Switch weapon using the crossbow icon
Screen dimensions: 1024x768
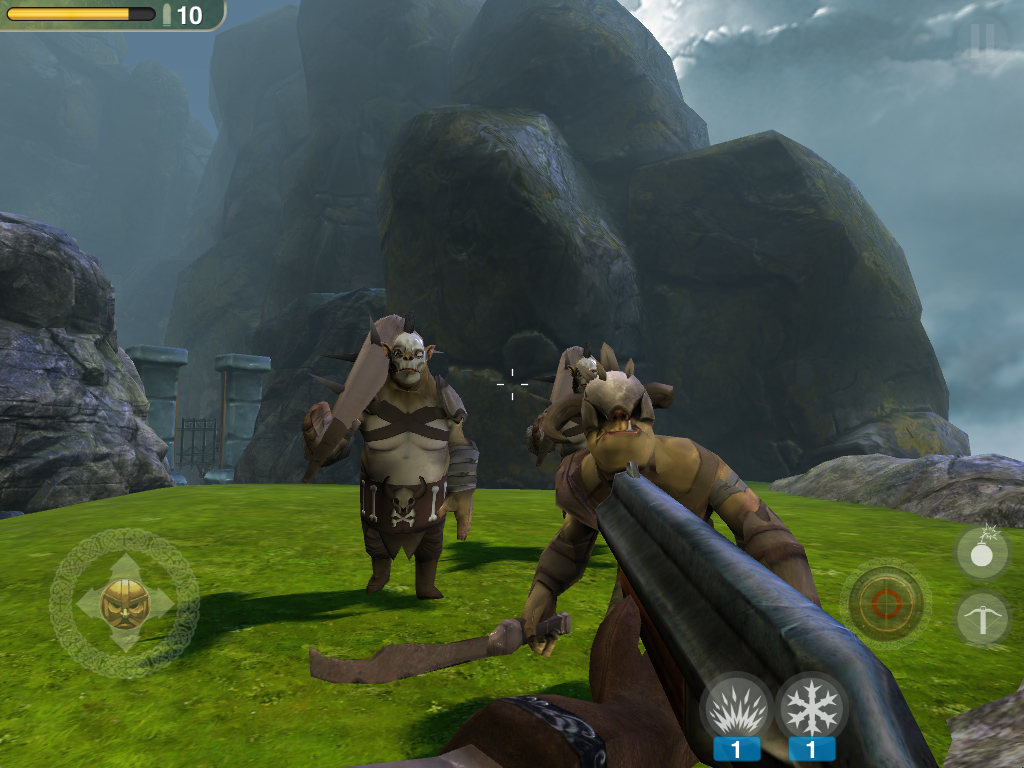pyautogui.click(x=982, y=617)
